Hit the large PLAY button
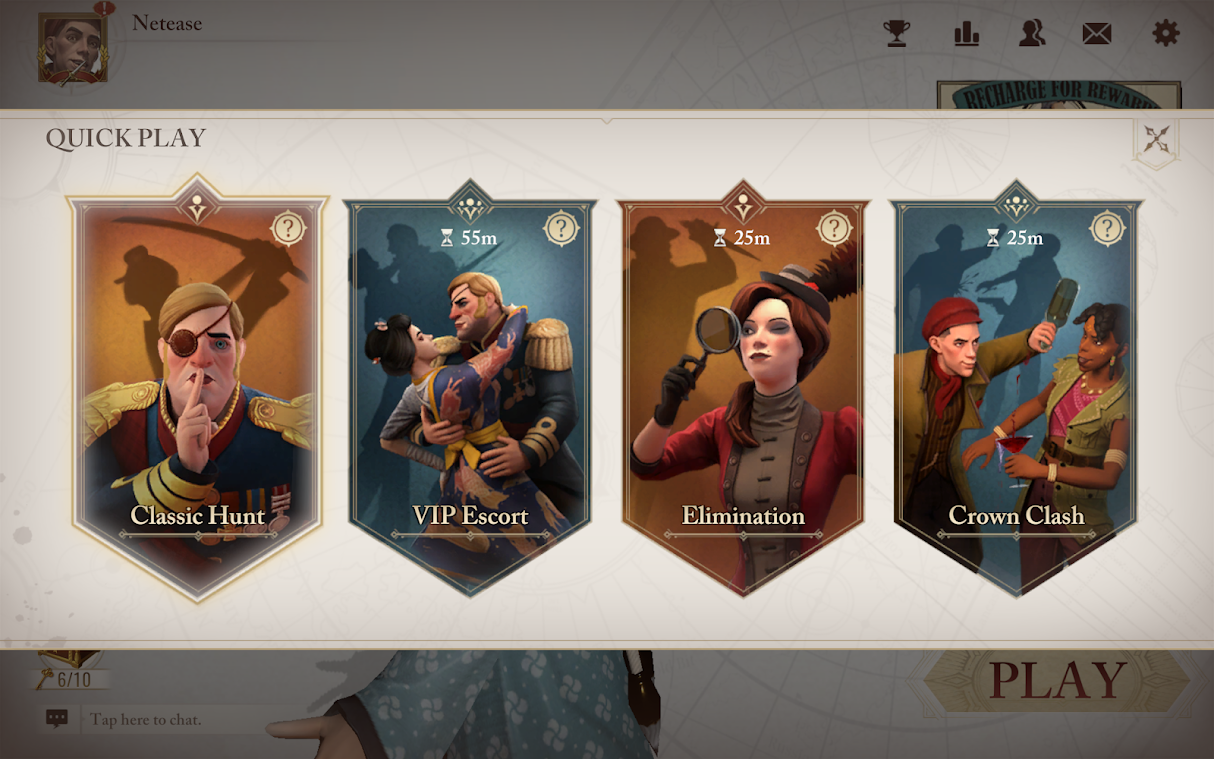 click(x=1057, y=682)
